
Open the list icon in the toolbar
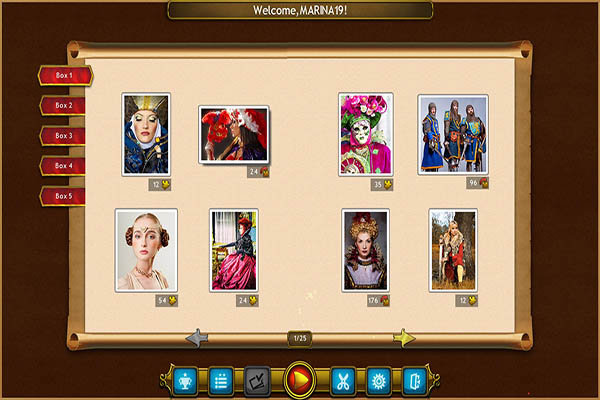[x=221, y=380]
